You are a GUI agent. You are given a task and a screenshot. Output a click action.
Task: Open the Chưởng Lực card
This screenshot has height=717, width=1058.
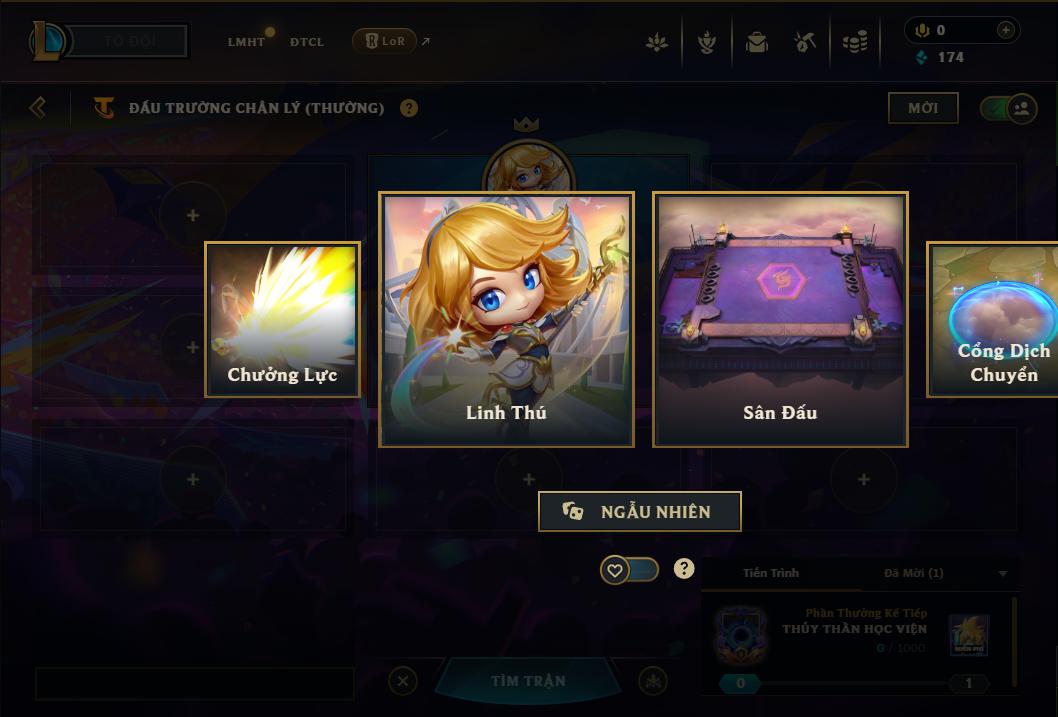click(x=282, y=320)
